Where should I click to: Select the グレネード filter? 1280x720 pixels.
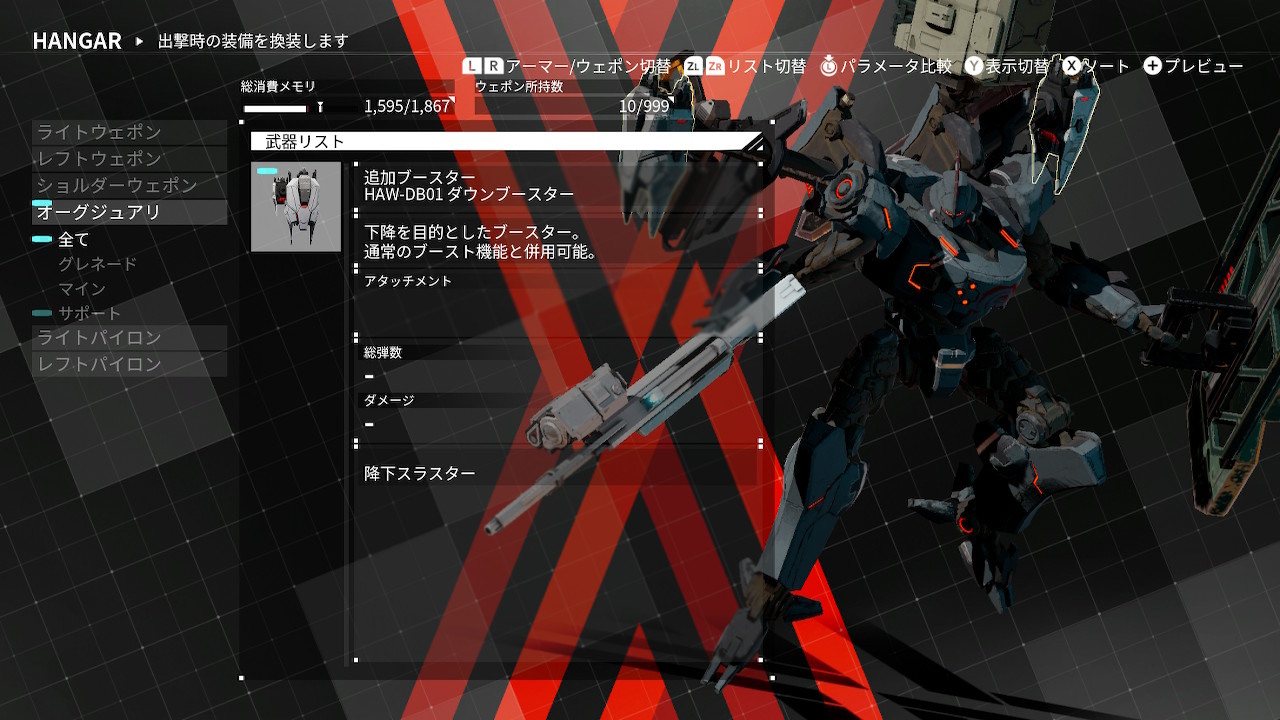96,263
